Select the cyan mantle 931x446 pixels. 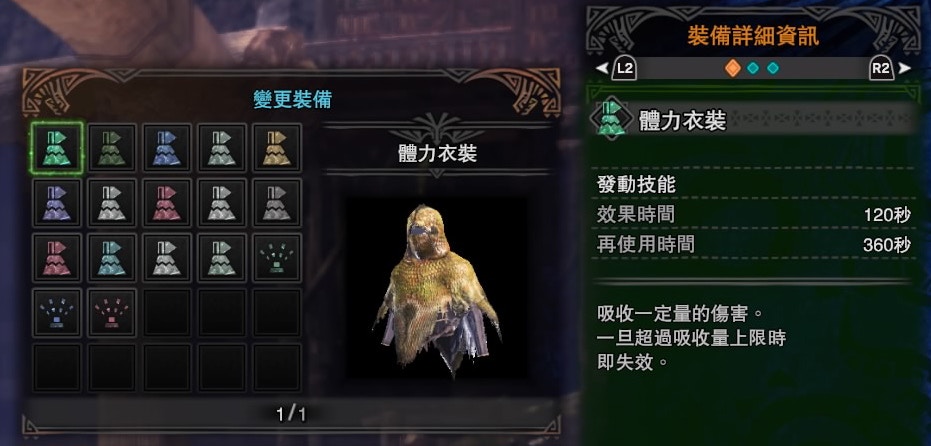tap(111, 258)
